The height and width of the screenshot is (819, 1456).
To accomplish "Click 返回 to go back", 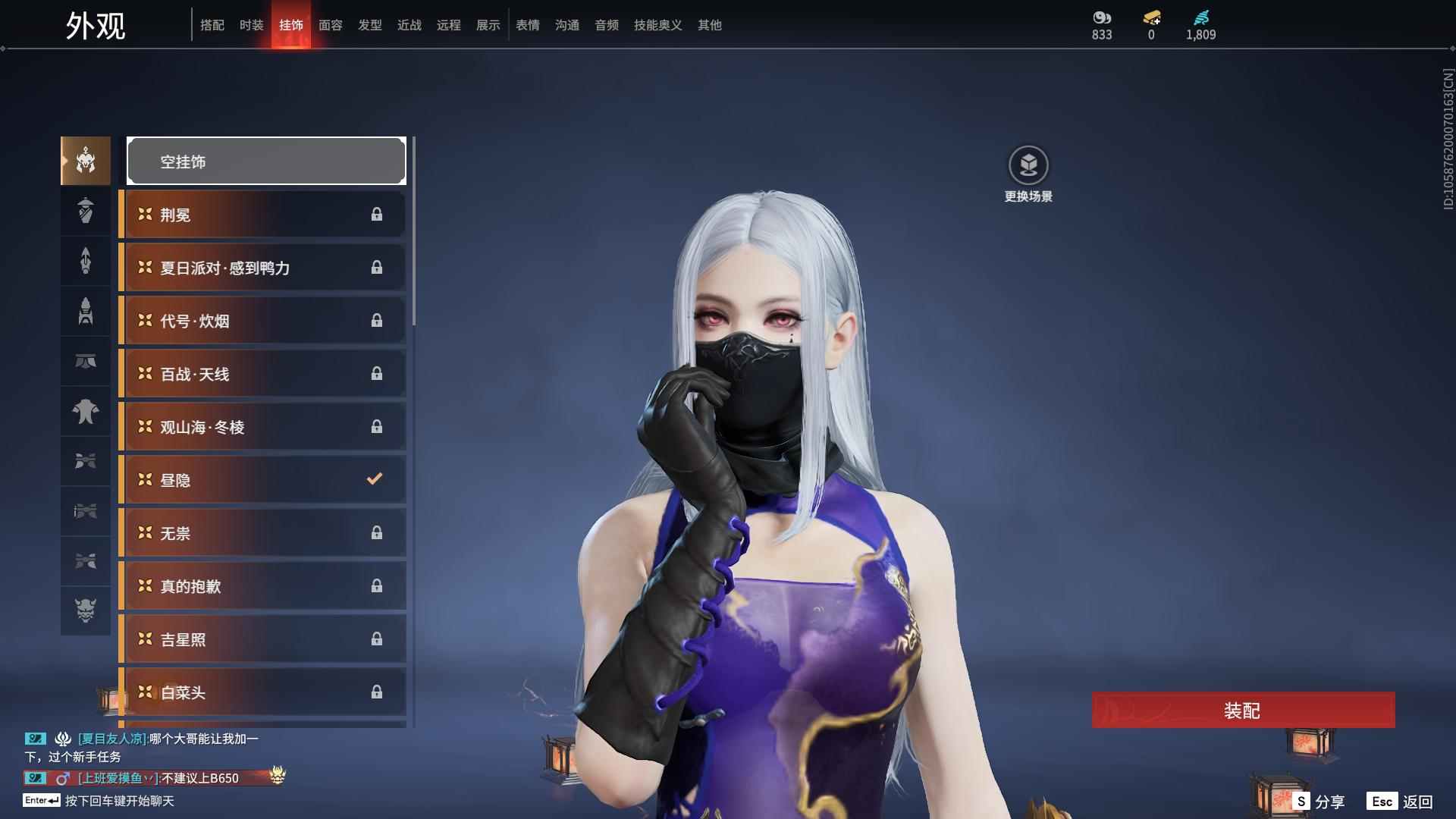I will [x=1401, y=802].
